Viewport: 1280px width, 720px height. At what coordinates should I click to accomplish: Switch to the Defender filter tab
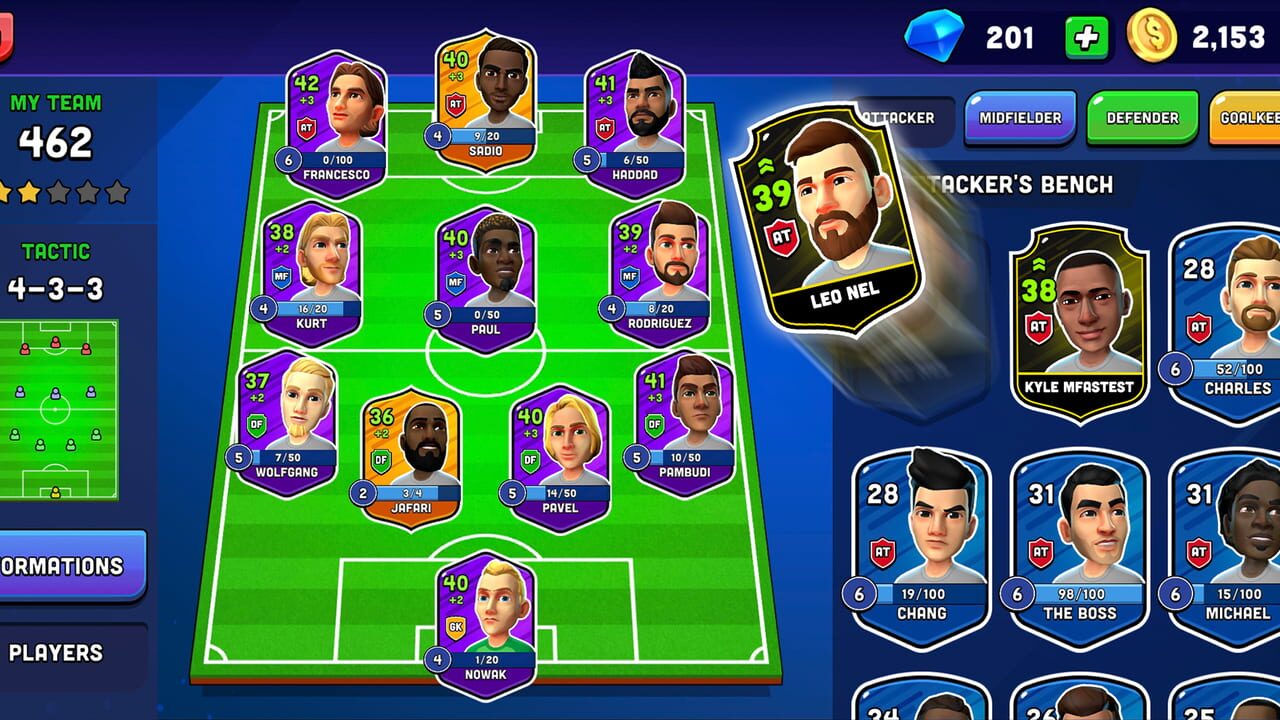point(1140,117)
